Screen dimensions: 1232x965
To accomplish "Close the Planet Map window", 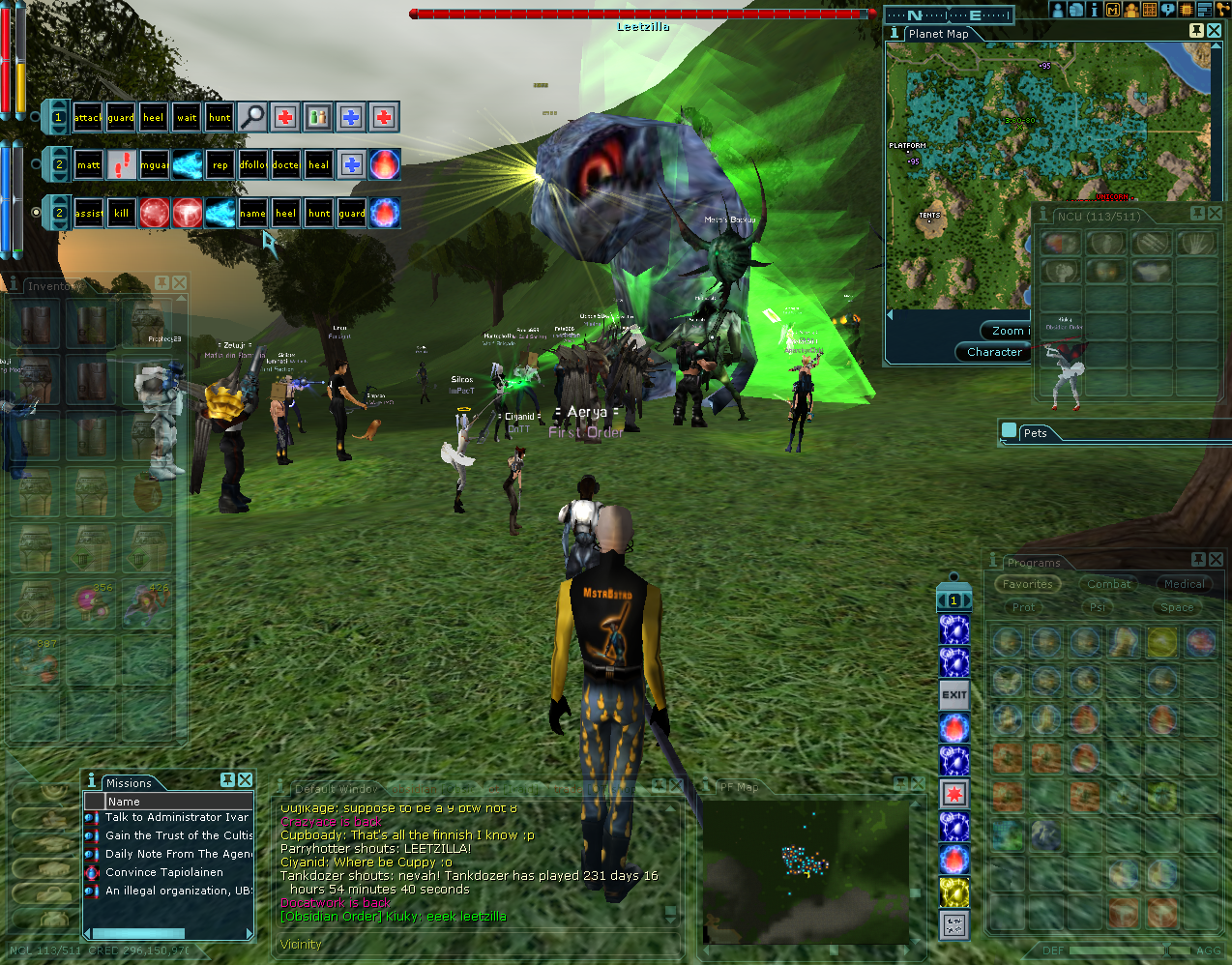I will [x=1214, y=31].
